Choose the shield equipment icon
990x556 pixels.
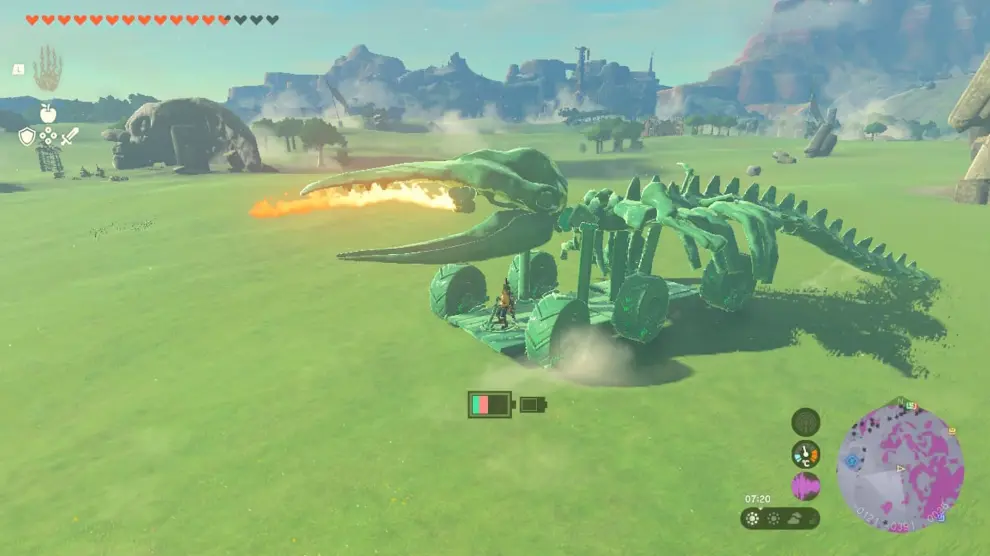[x=26, y=137]
